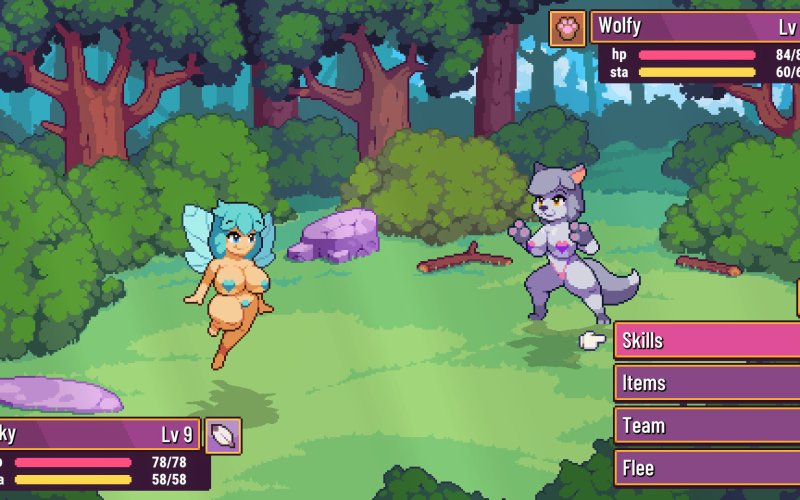Choose Items from the battle menu
800x500 pixels.
click(x=706, y=383)
